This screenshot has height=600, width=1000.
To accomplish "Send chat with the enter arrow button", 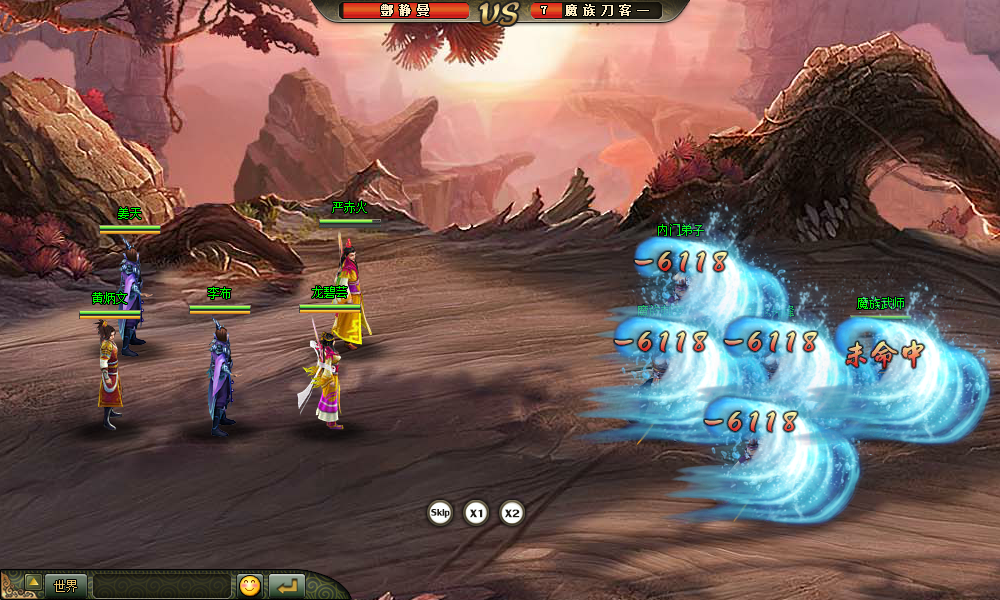I will point(286,586).
